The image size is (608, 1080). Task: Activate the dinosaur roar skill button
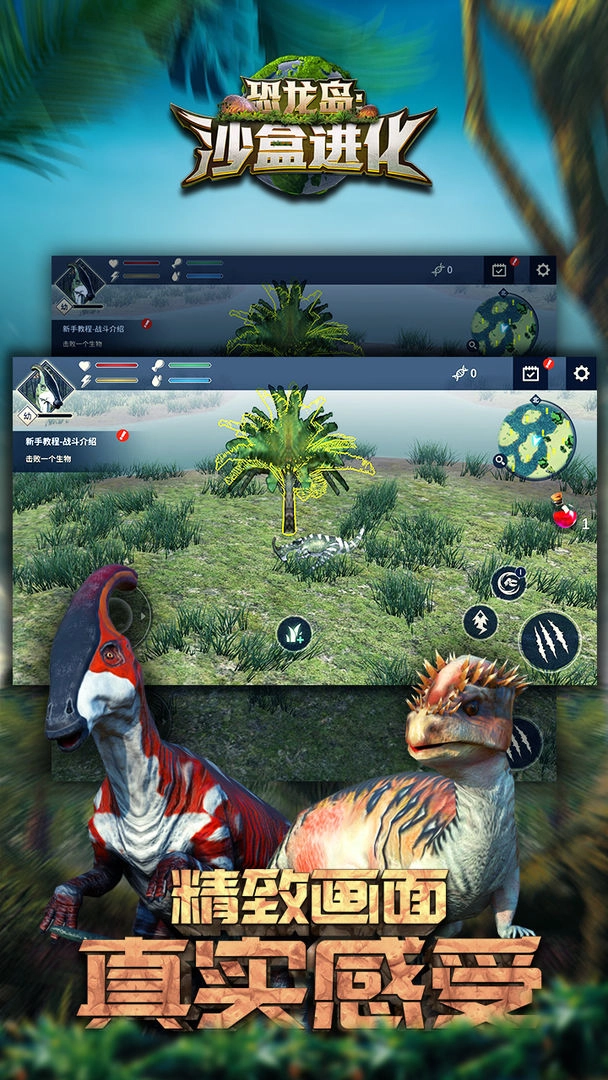click(510, 583)
